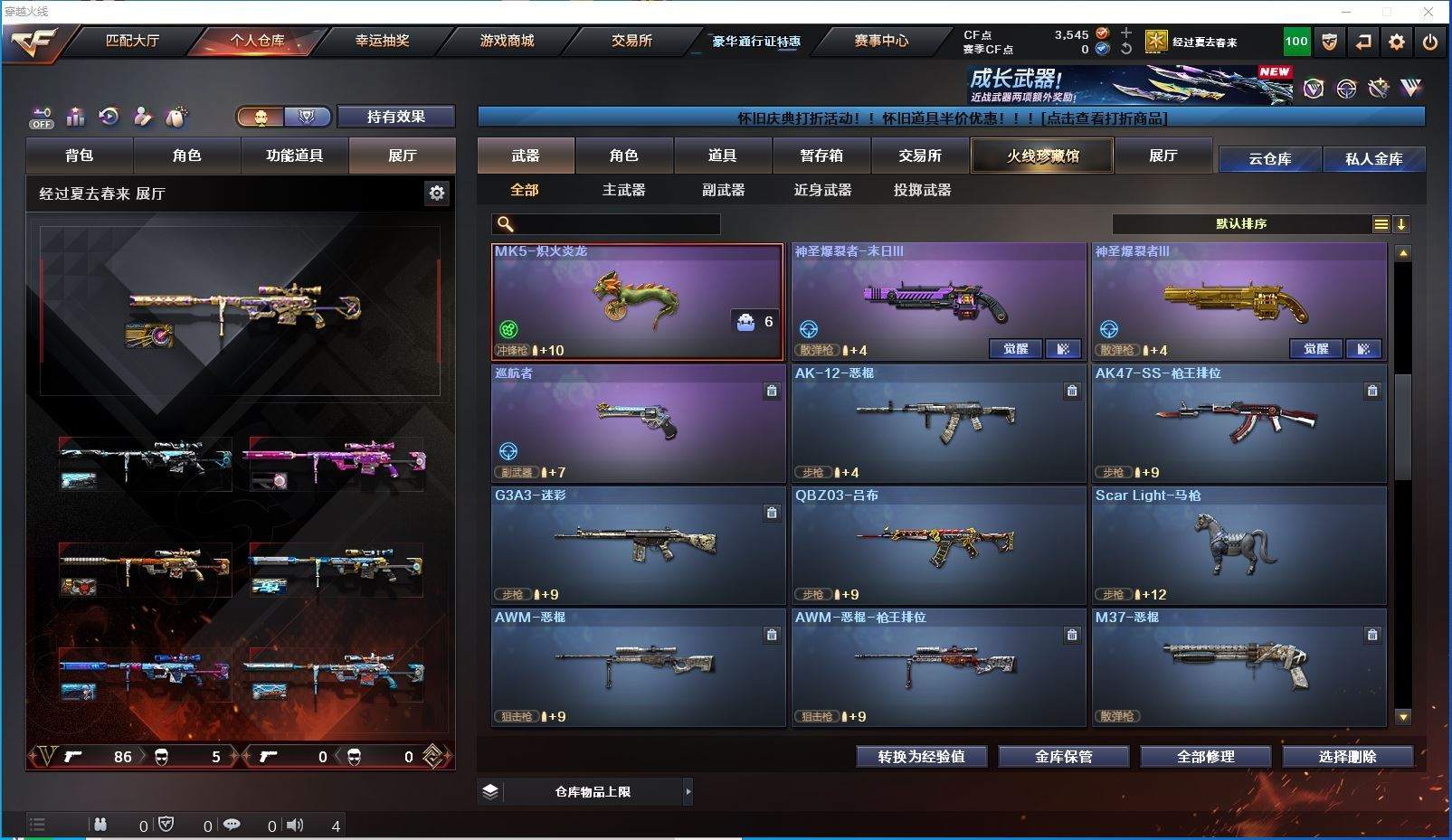Select the MK5-炽火炎龙 weapon tile
The height and width of the screenshot is (840, 1452).
point(637,301)
